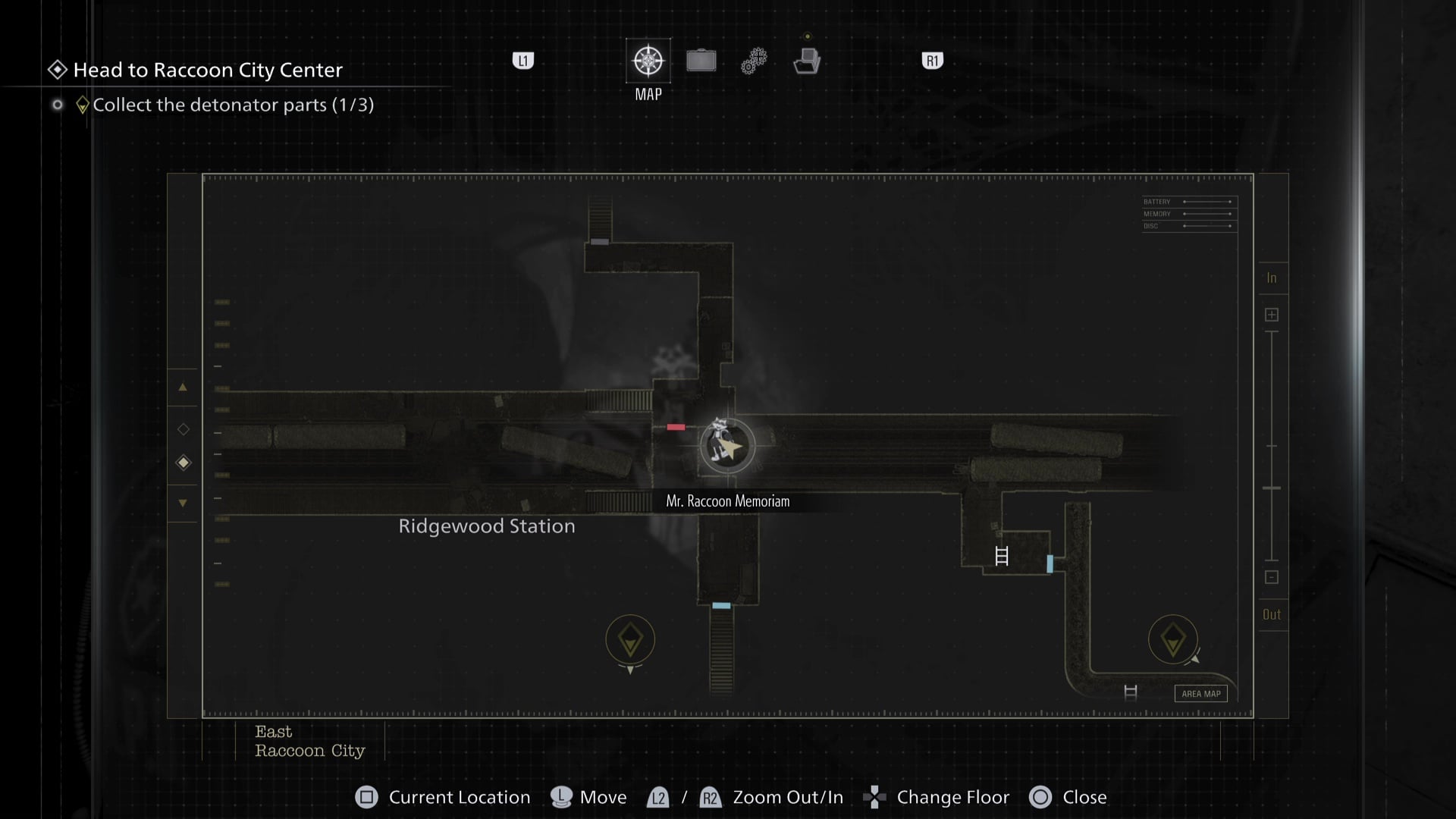Open the AREA MAP view
This screenshot has height=819, width=1456.
pos(1201,693)
